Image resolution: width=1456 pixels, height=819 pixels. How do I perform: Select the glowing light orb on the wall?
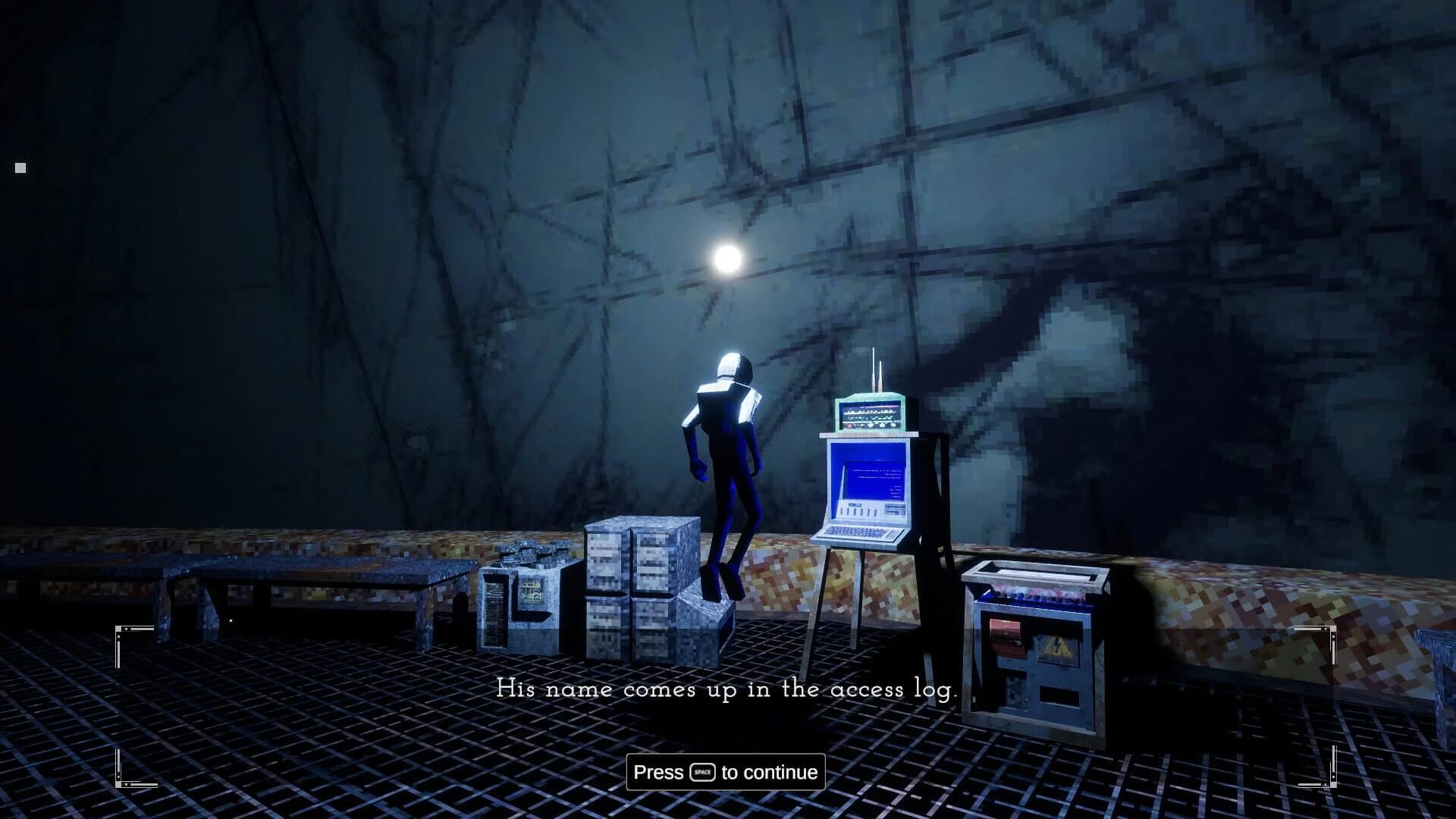tap(729, 258)
